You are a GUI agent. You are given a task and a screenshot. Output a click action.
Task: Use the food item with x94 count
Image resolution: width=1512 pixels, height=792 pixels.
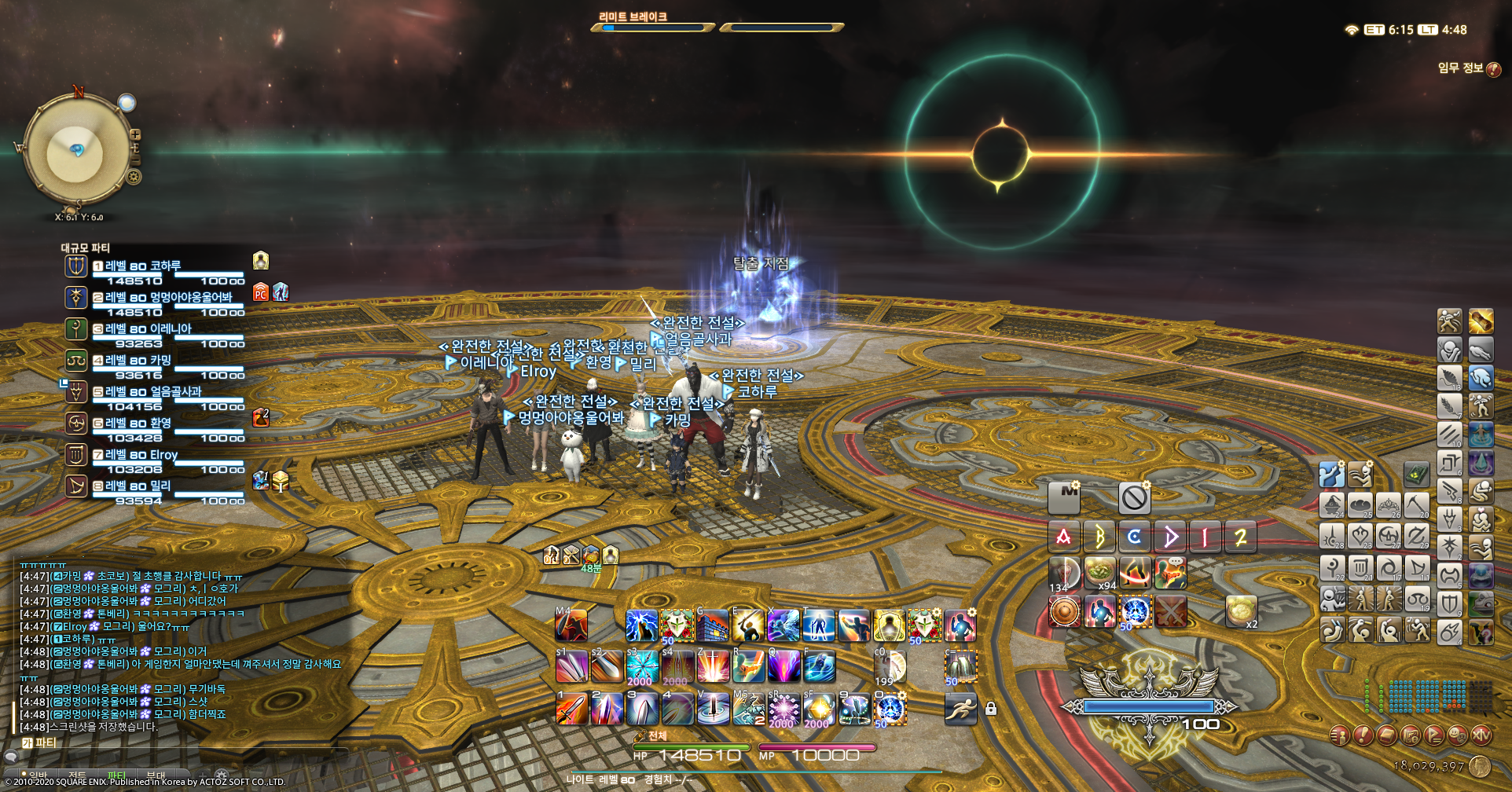[1099, 574]
